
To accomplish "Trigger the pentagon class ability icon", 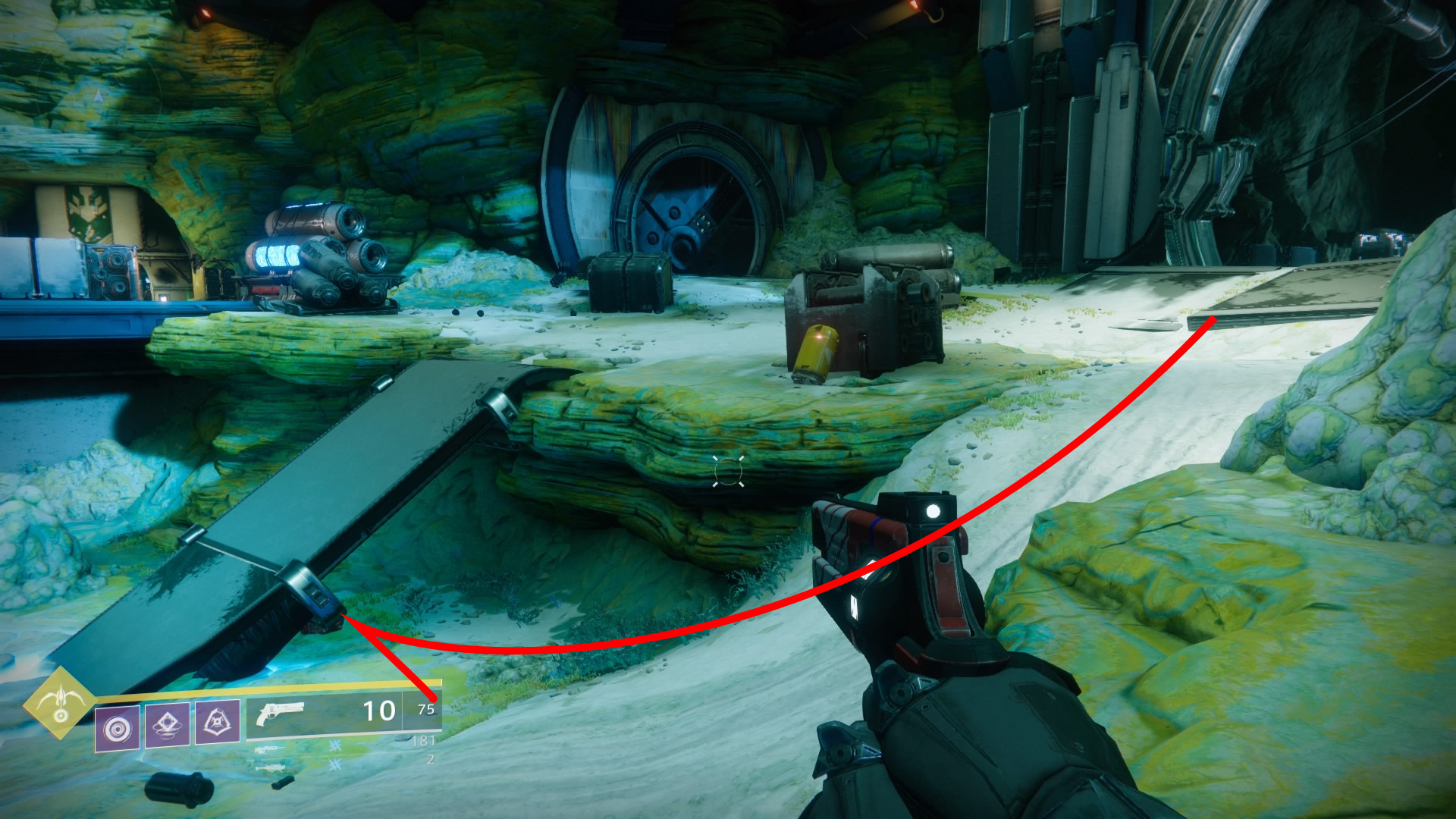I will tap(218, 722).
